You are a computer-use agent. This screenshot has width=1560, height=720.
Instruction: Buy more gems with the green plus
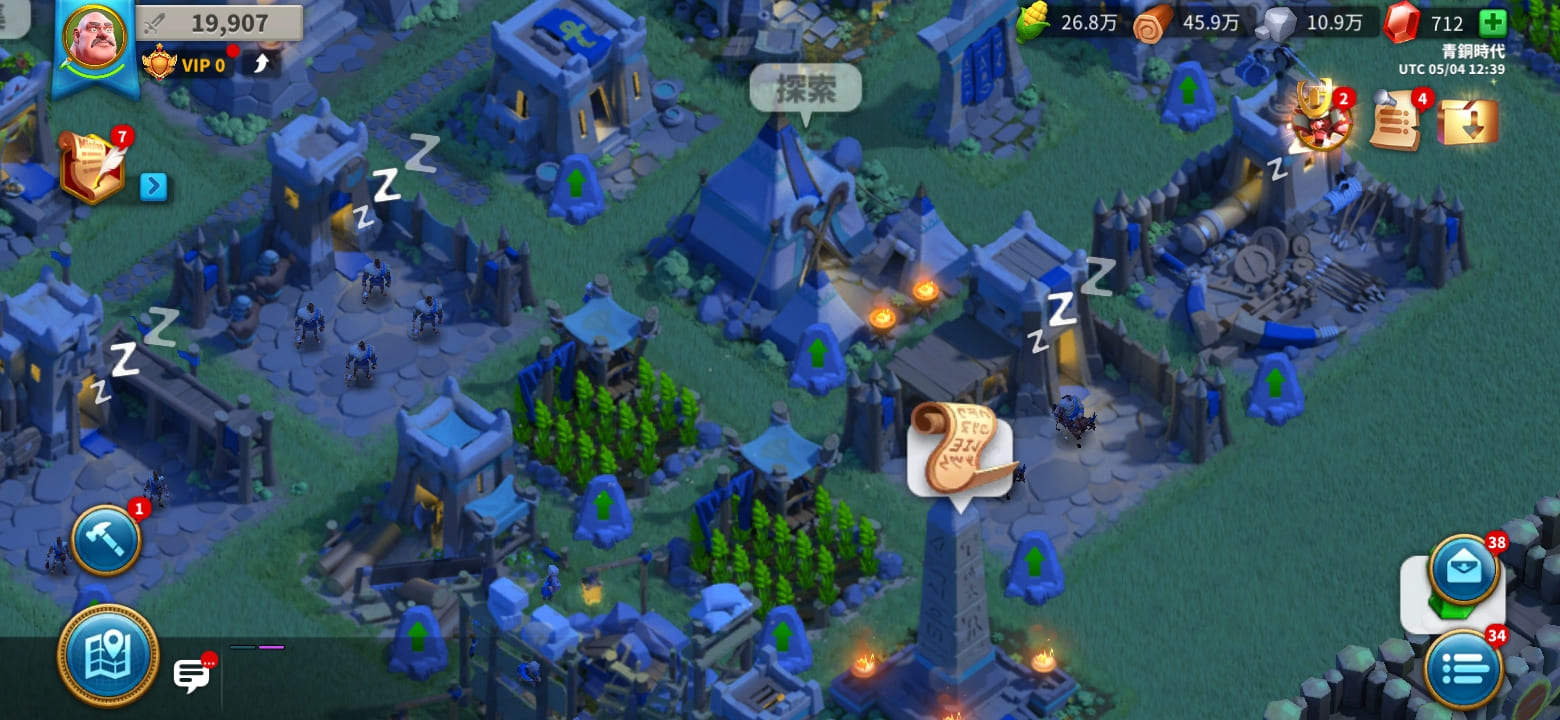coord(1492,23)
